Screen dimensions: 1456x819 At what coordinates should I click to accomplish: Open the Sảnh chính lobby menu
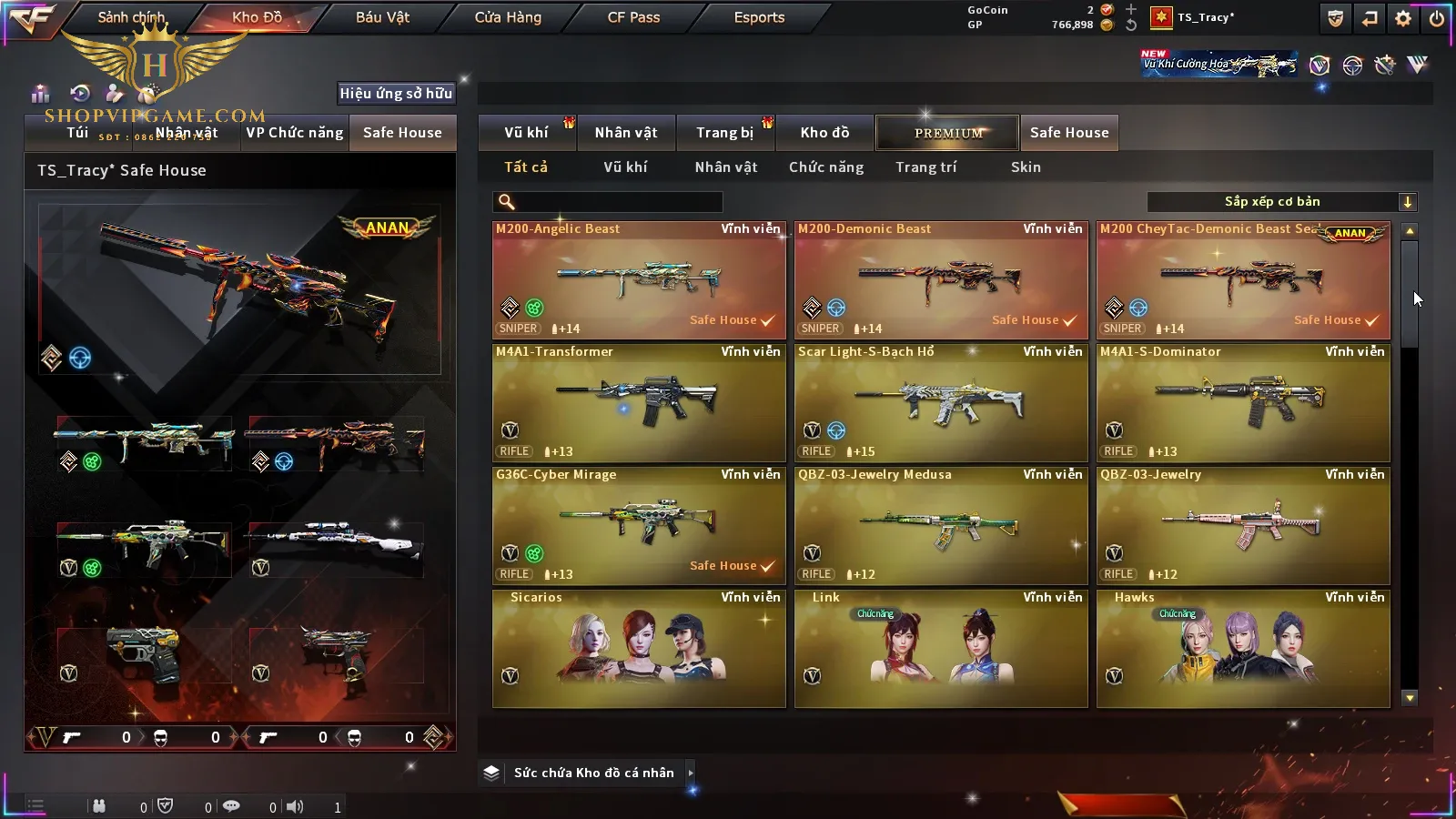[x=132, y=17]
